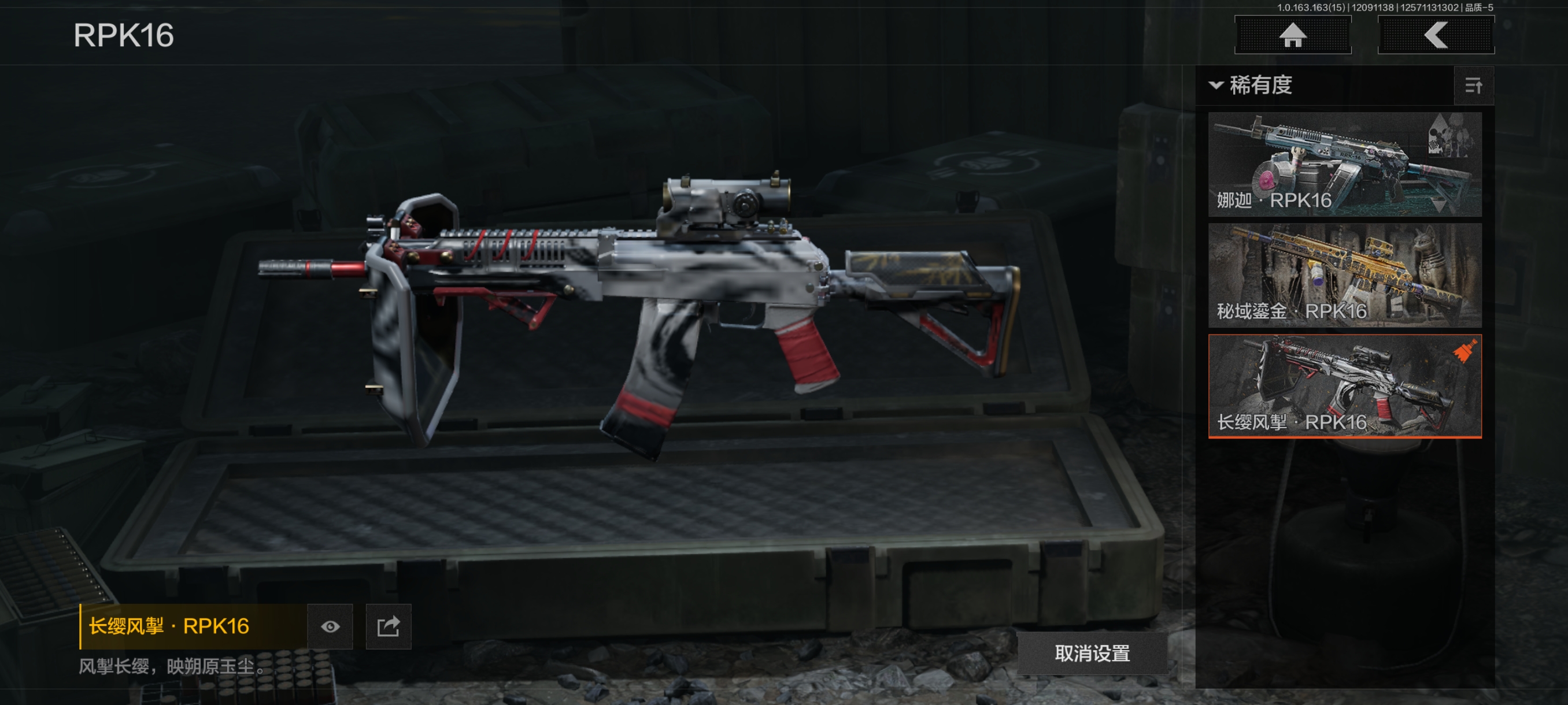Select the 长缨风掣 · RPK16 skin thumbnail

1344,385
